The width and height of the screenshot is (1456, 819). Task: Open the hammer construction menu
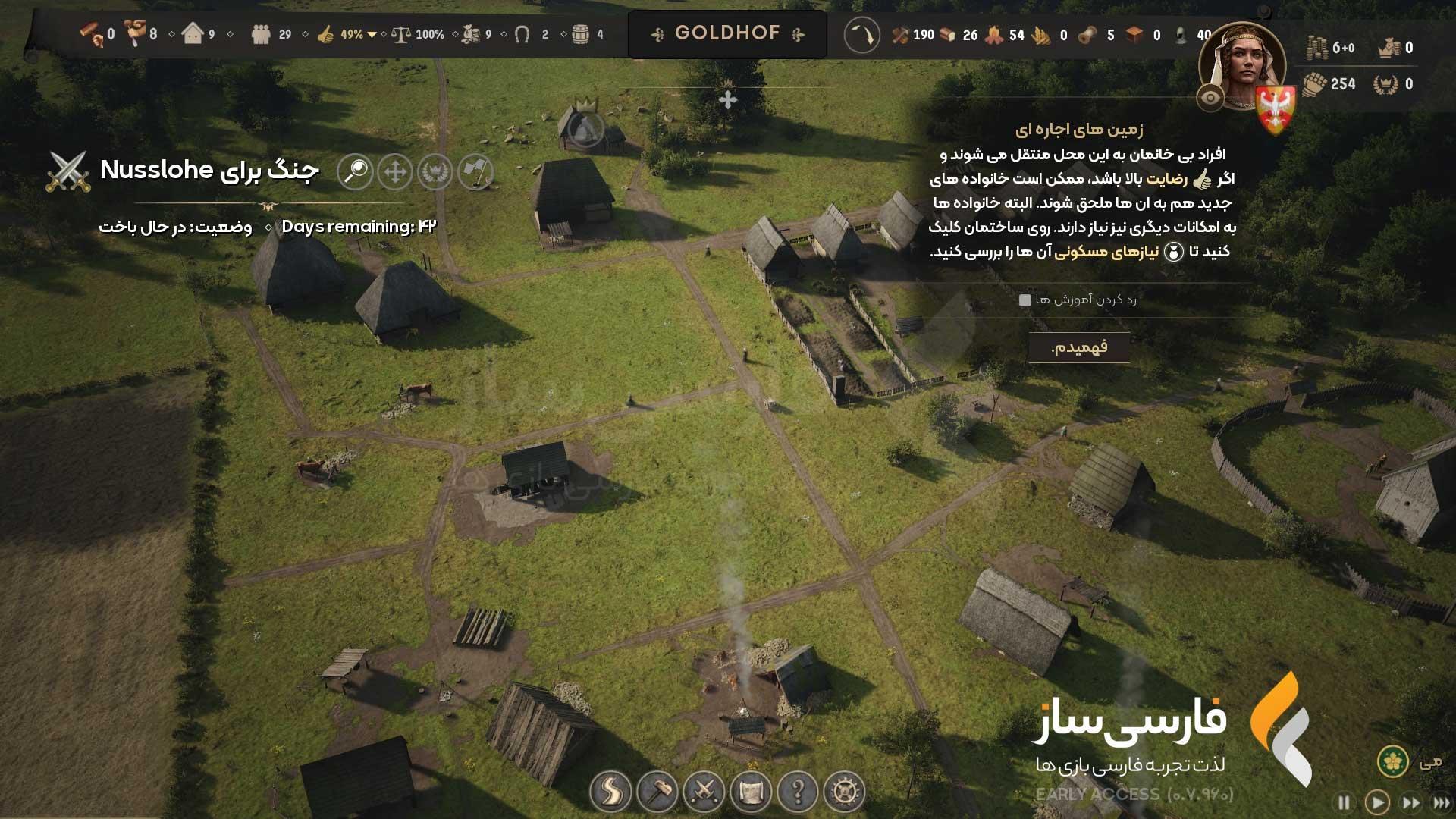(657, 792)
